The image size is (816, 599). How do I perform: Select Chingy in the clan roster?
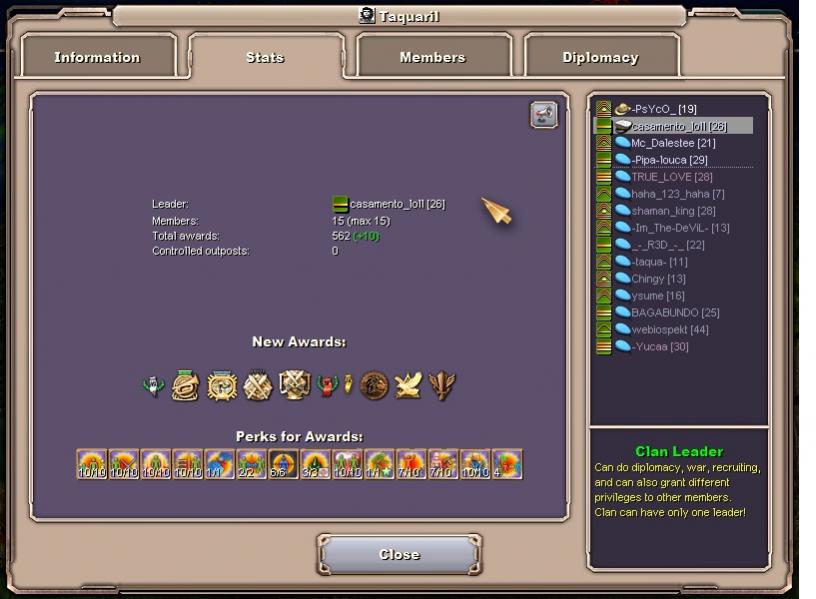point(658,279)
